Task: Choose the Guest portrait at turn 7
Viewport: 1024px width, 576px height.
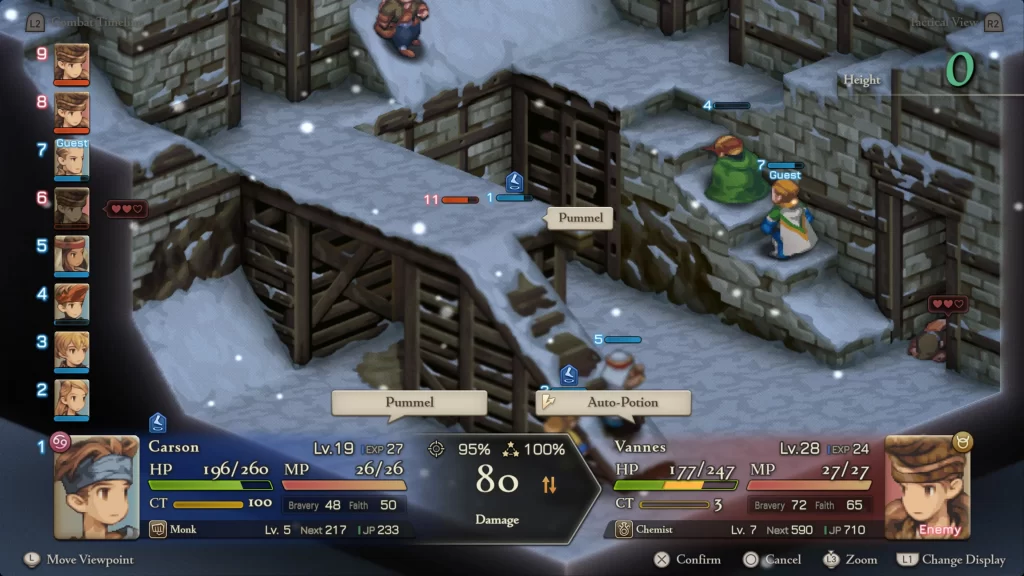Action: tap(72, 159)
